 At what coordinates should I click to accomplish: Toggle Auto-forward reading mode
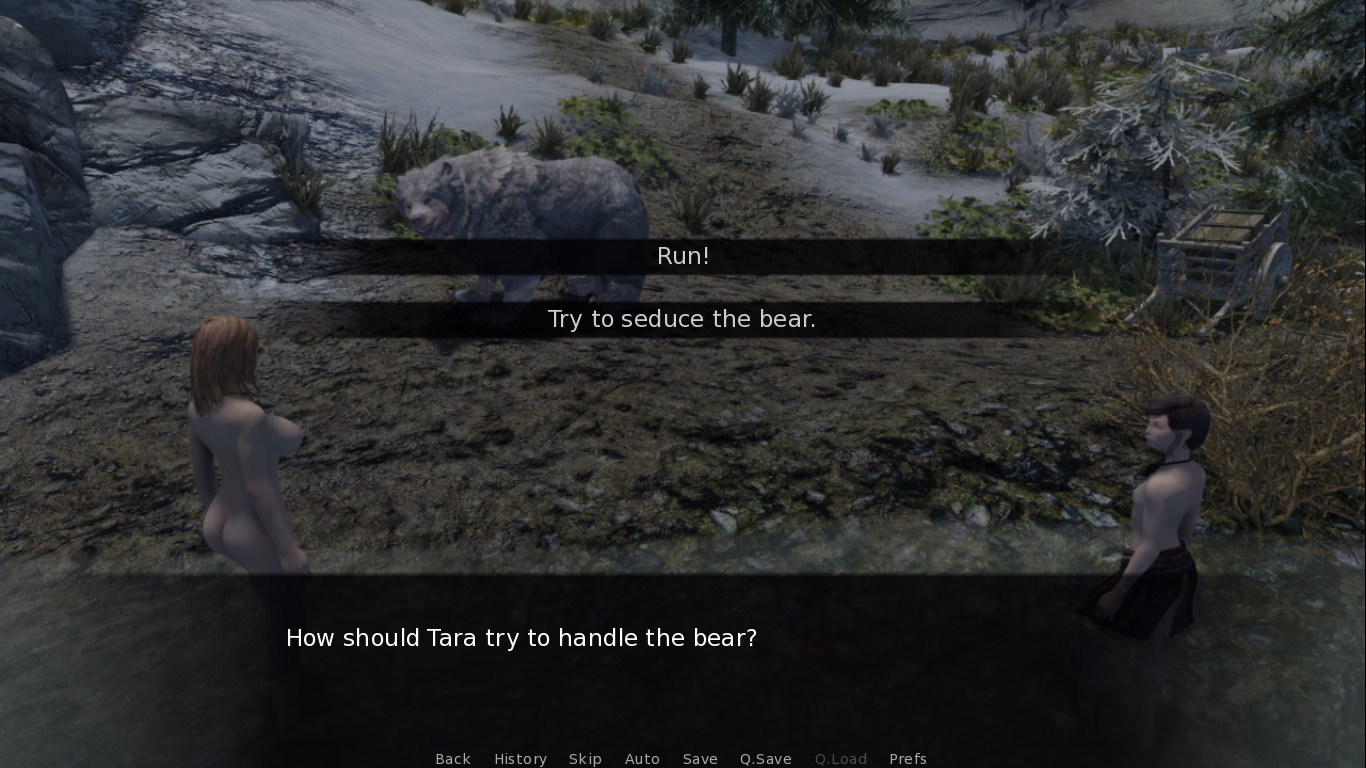point(642,759)
